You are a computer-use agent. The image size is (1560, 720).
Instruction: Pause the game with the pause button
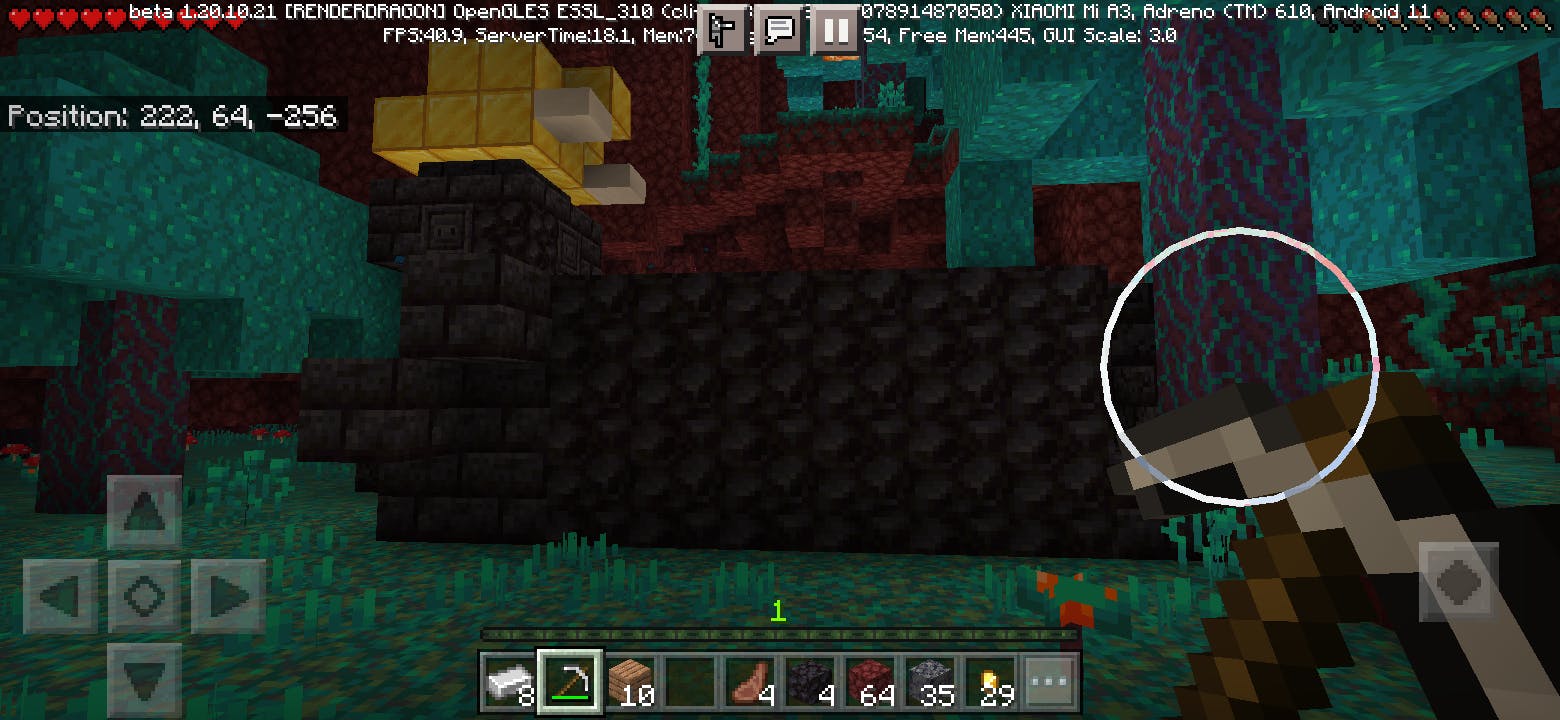pyautogui.click(x=837, y=33)
